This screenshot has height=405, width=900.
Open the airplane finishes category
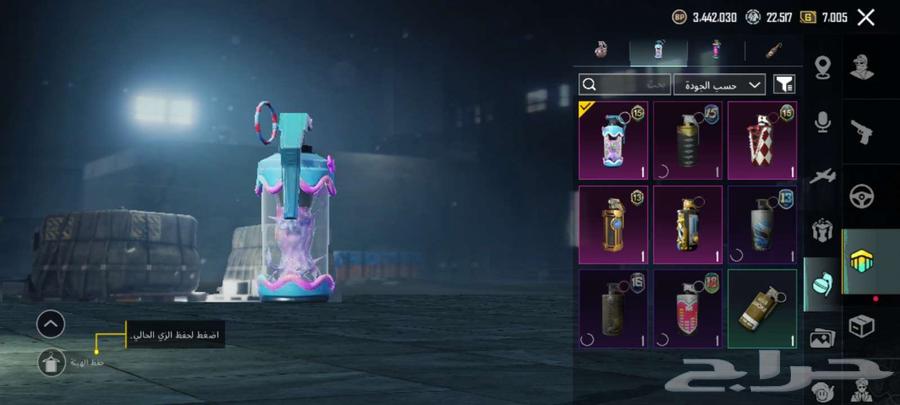[x=823, y=175]
